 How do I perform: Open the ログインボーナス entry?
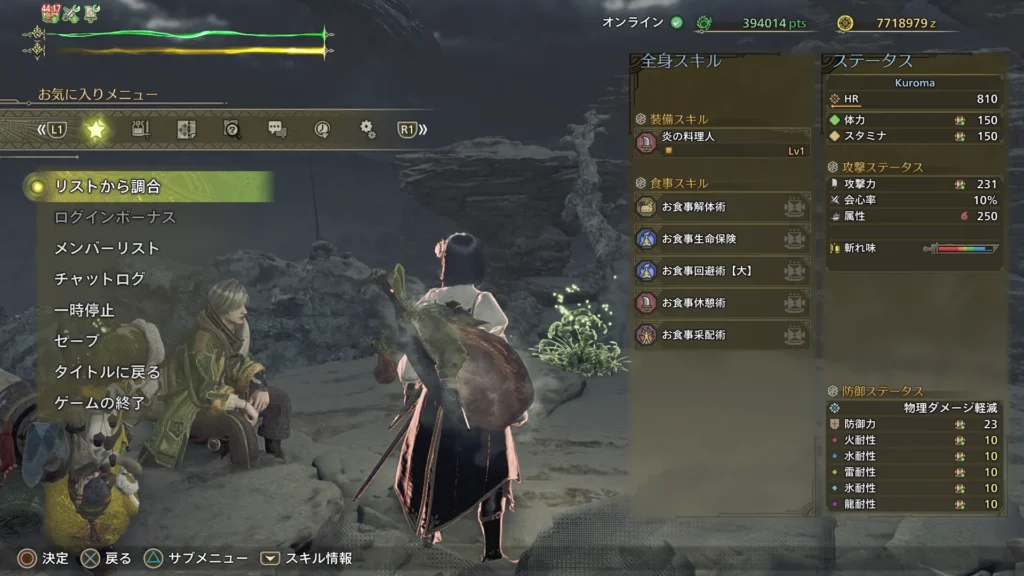click(x=114, y=217)
